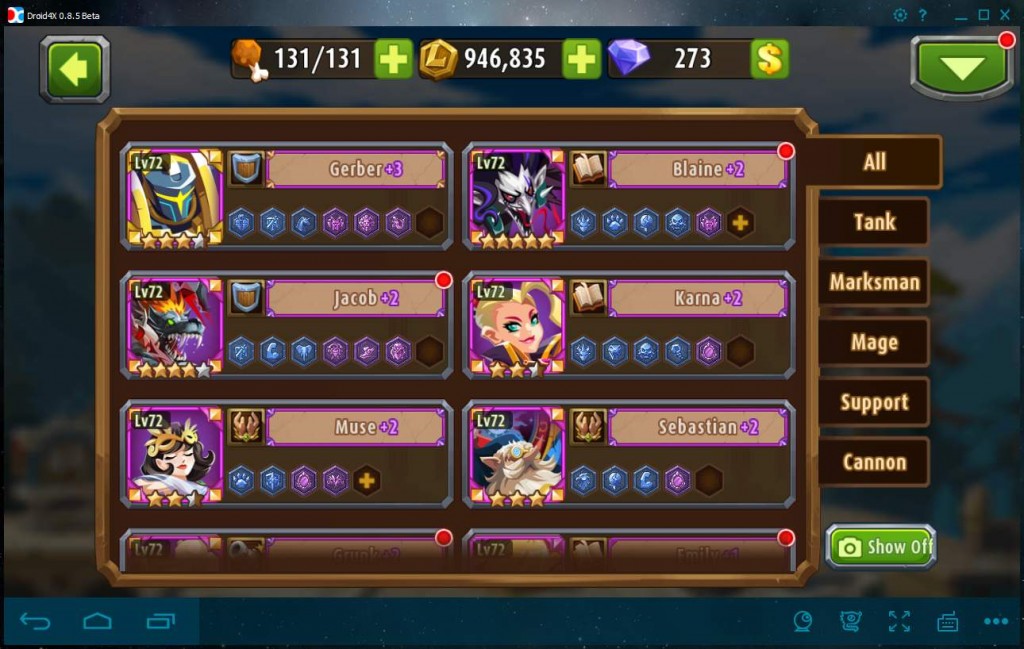
Task: Buy gems with the dollar button
Action: point(769,59)
